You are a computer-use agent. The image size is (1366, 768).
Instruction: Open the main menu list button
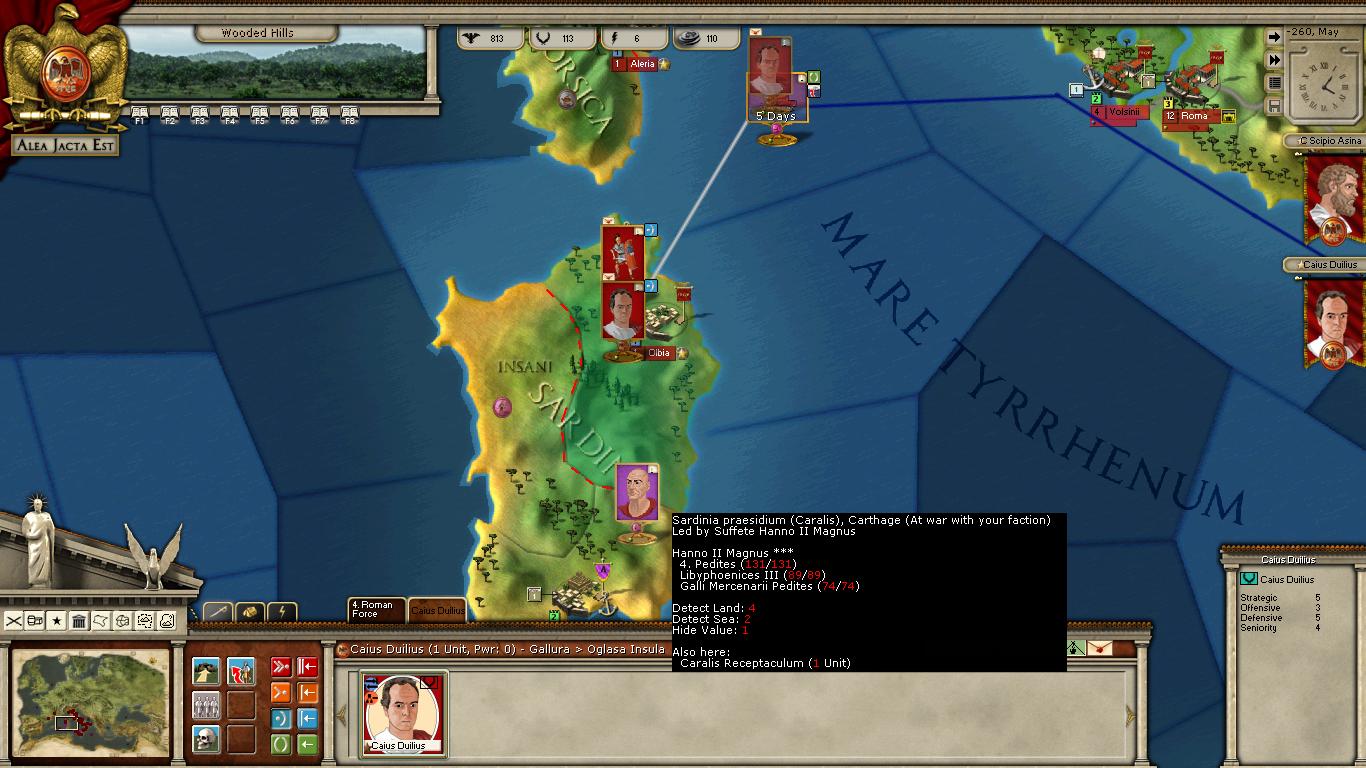[x=1274, y=83]
